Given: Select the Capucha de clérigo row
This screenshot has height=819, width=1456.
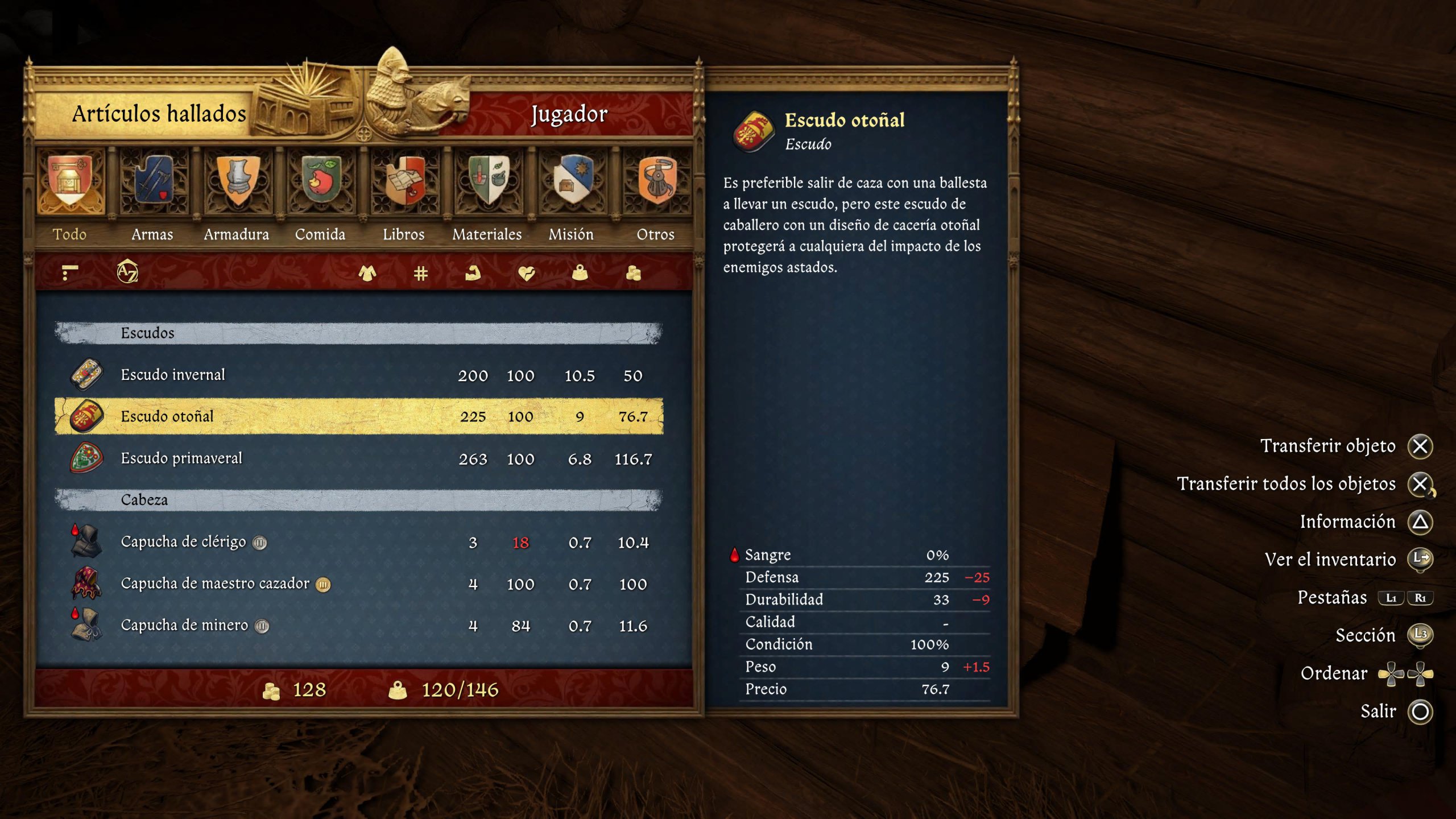Looking at the screenshot, I should (358, 542).
